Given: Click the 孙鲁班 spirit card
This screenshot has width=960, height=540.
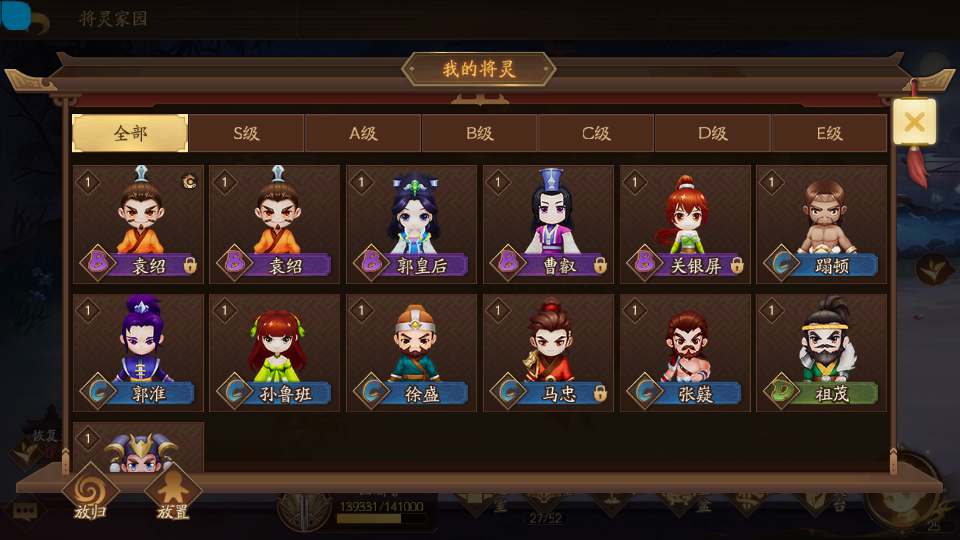Looking at the screenshot, I should 274,352.
